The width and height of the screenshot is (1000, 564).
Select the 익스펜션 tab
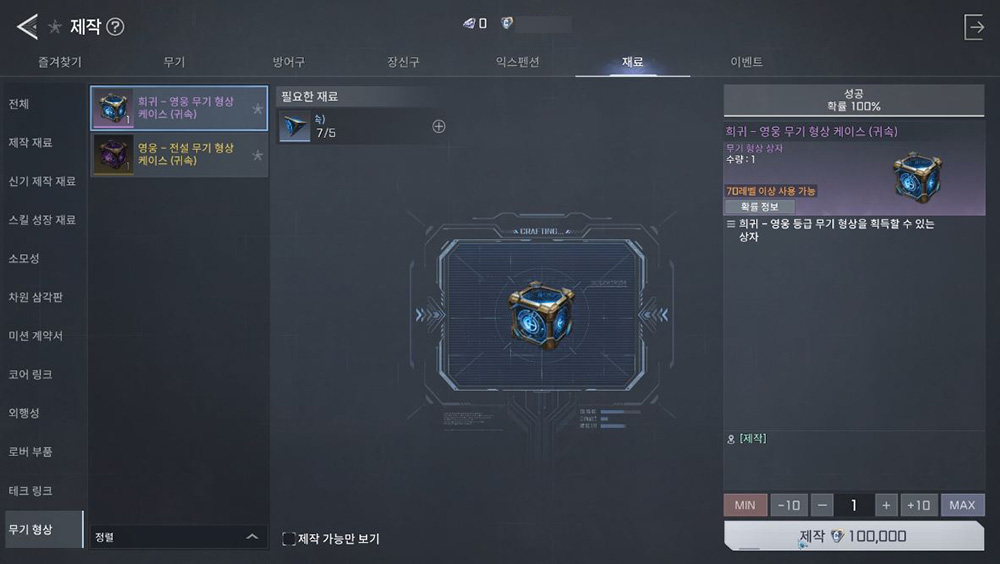click(x=517, y=62)
